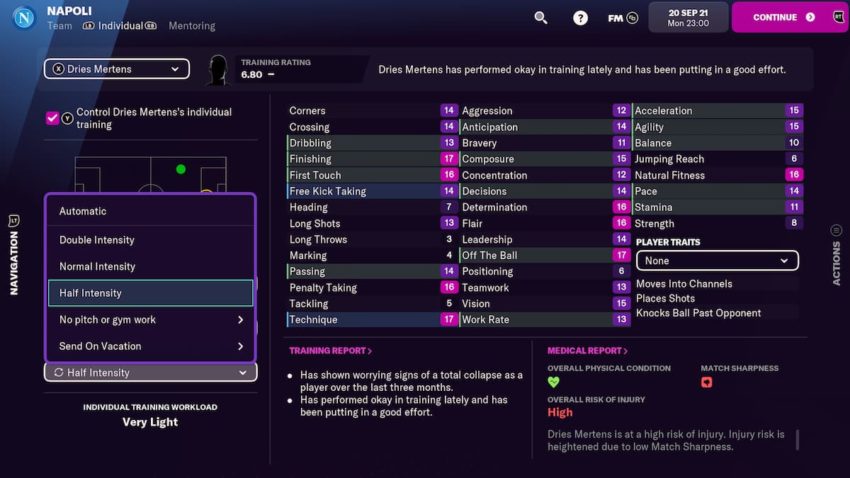Toggle control of individual training checkbox

52,118
